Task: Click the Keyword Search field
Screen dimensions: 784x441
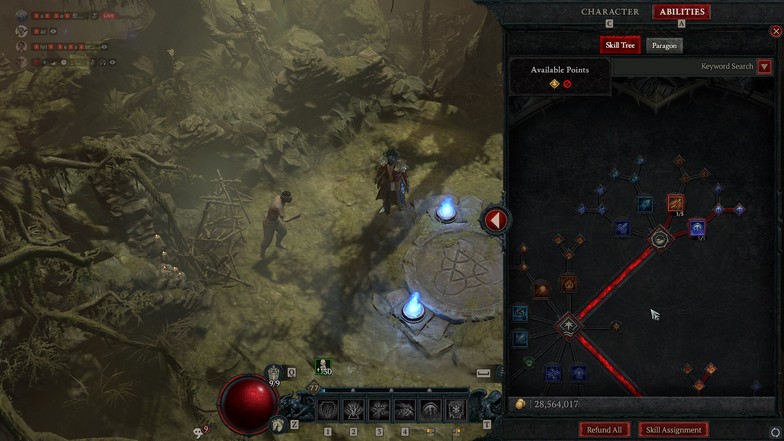Action: [x=726, y=67]
